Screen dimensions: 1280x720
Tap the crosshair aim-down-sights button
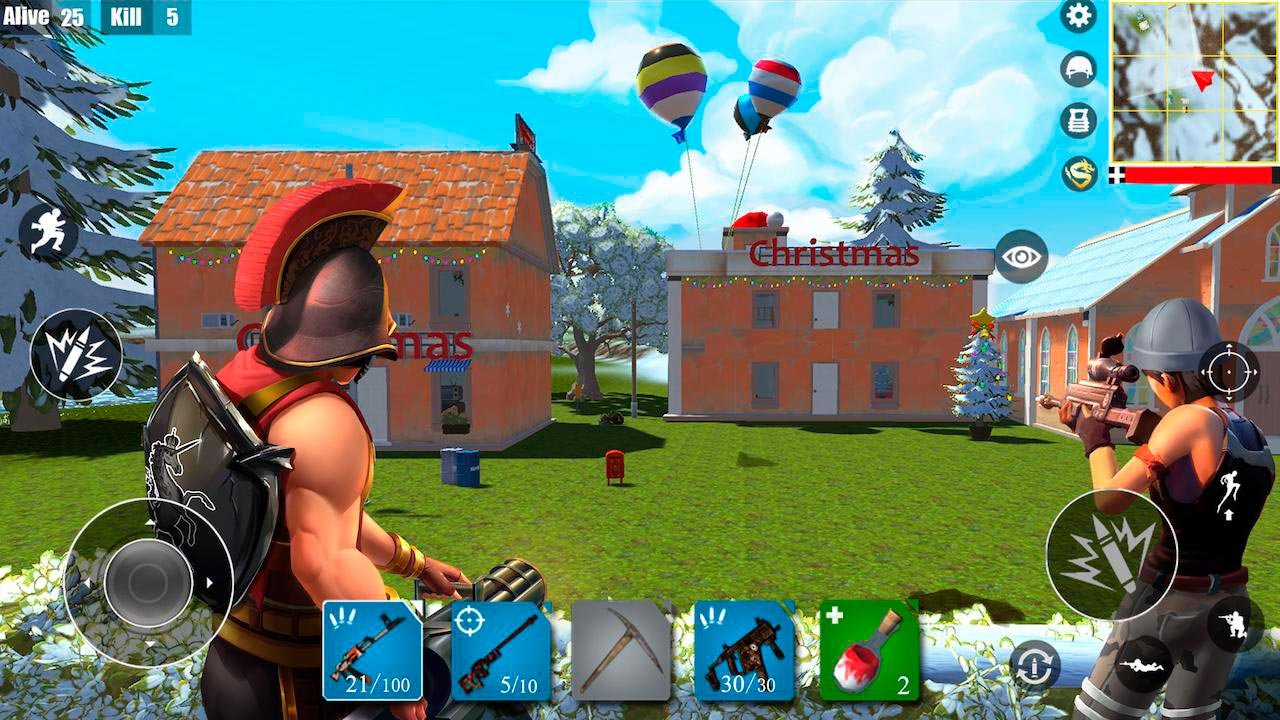(x=1228, y=372)
